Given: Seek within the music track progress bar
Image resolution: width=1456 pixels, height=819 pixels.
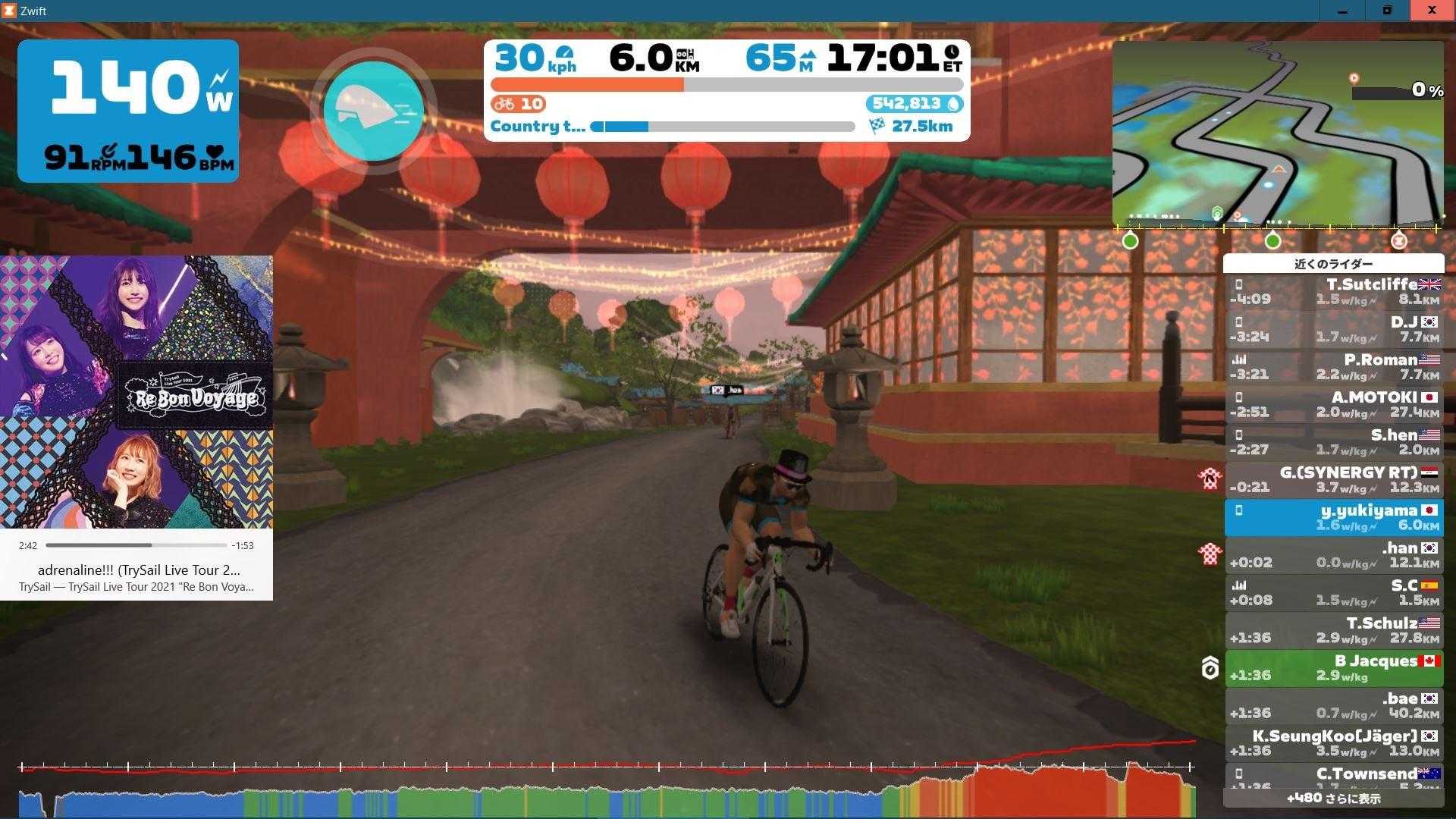Looking at the screenshot, I should pyautogui.click(x=136, y=545).
